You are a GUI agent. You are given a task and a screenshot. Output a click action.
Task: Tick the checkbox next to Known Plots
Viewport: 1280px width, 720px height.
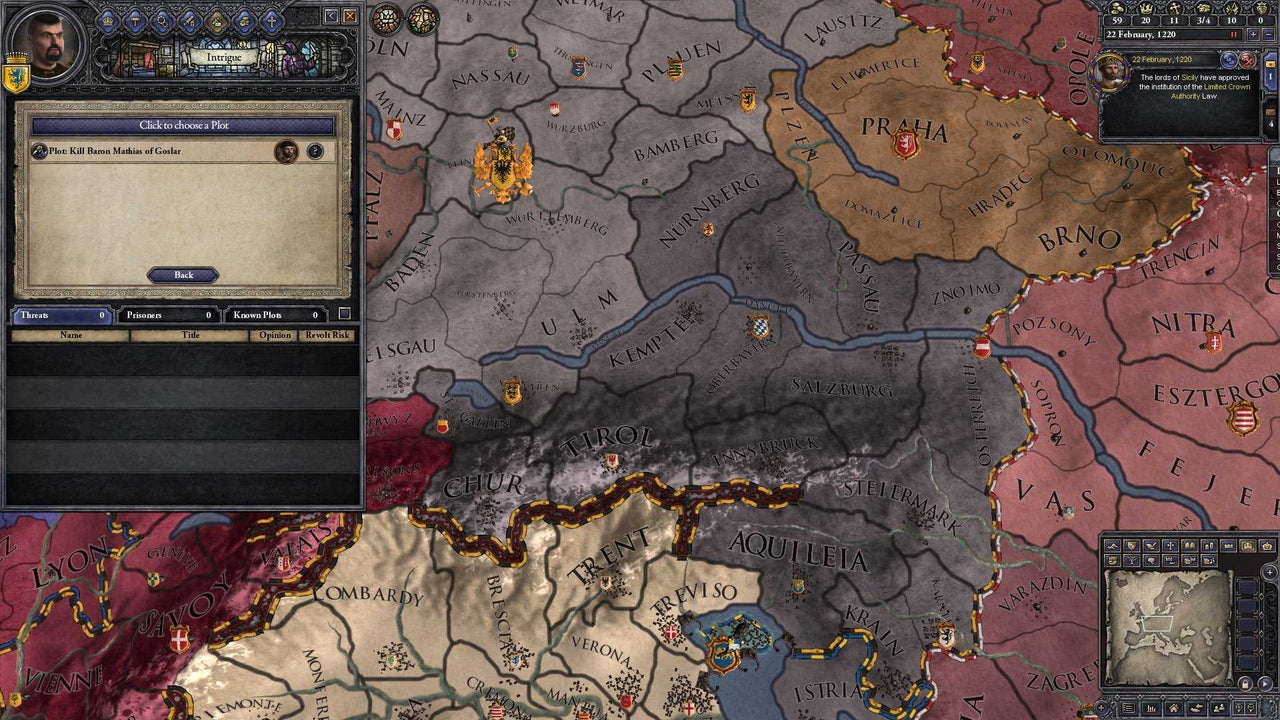[x=344, y=314]
